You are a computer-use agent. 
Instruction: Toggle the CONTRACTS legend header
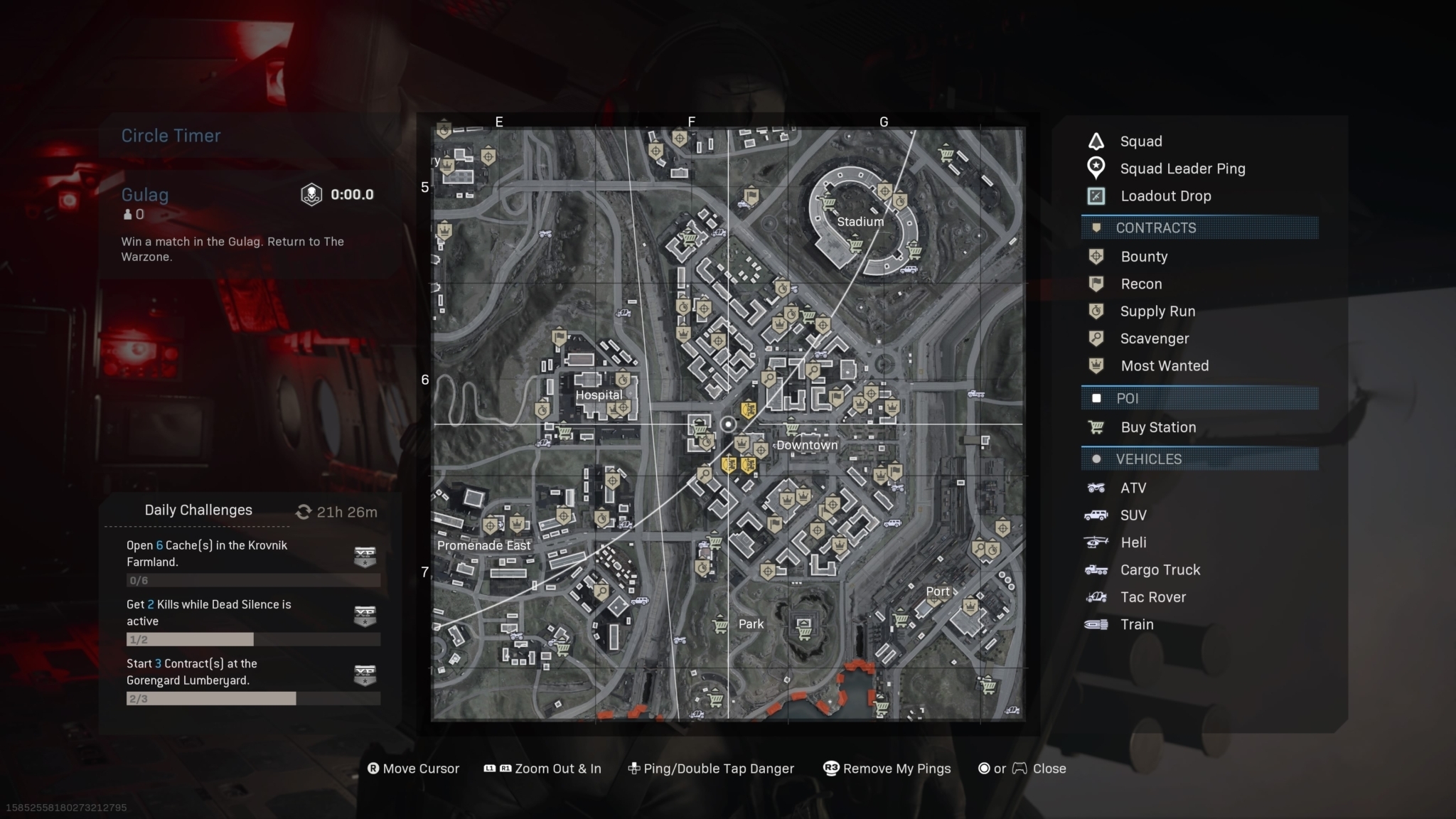(1199, 228)
